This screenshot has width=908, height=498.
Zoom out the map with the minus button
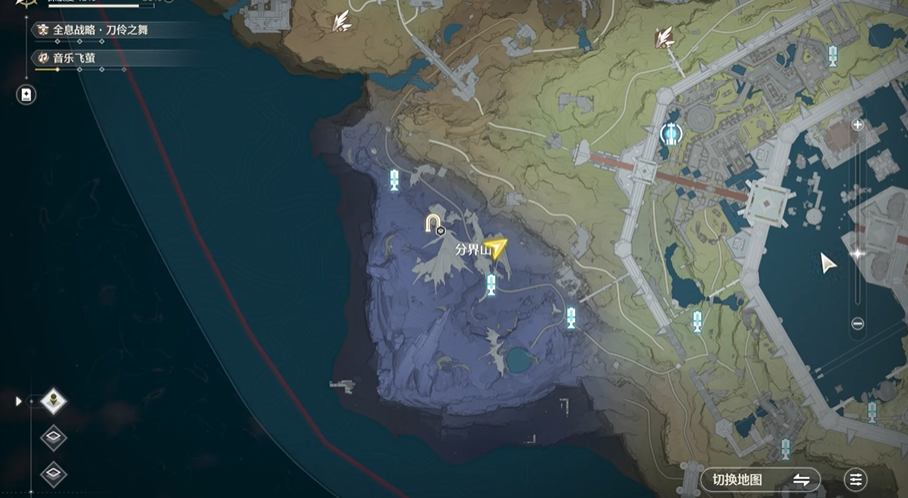pos(857,323)
